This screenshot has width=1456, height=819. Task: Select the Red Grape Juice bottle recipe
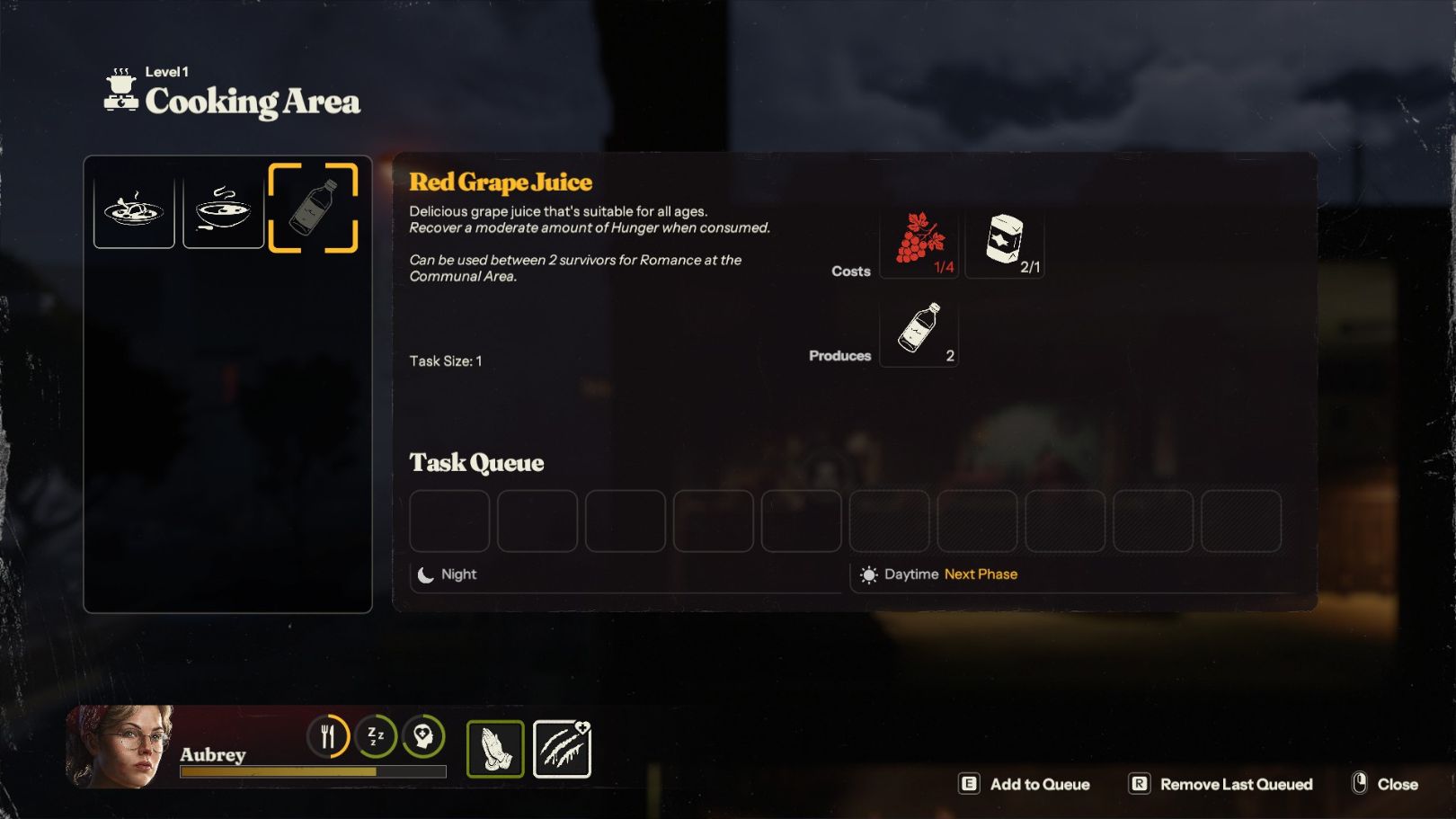point(313,209)
